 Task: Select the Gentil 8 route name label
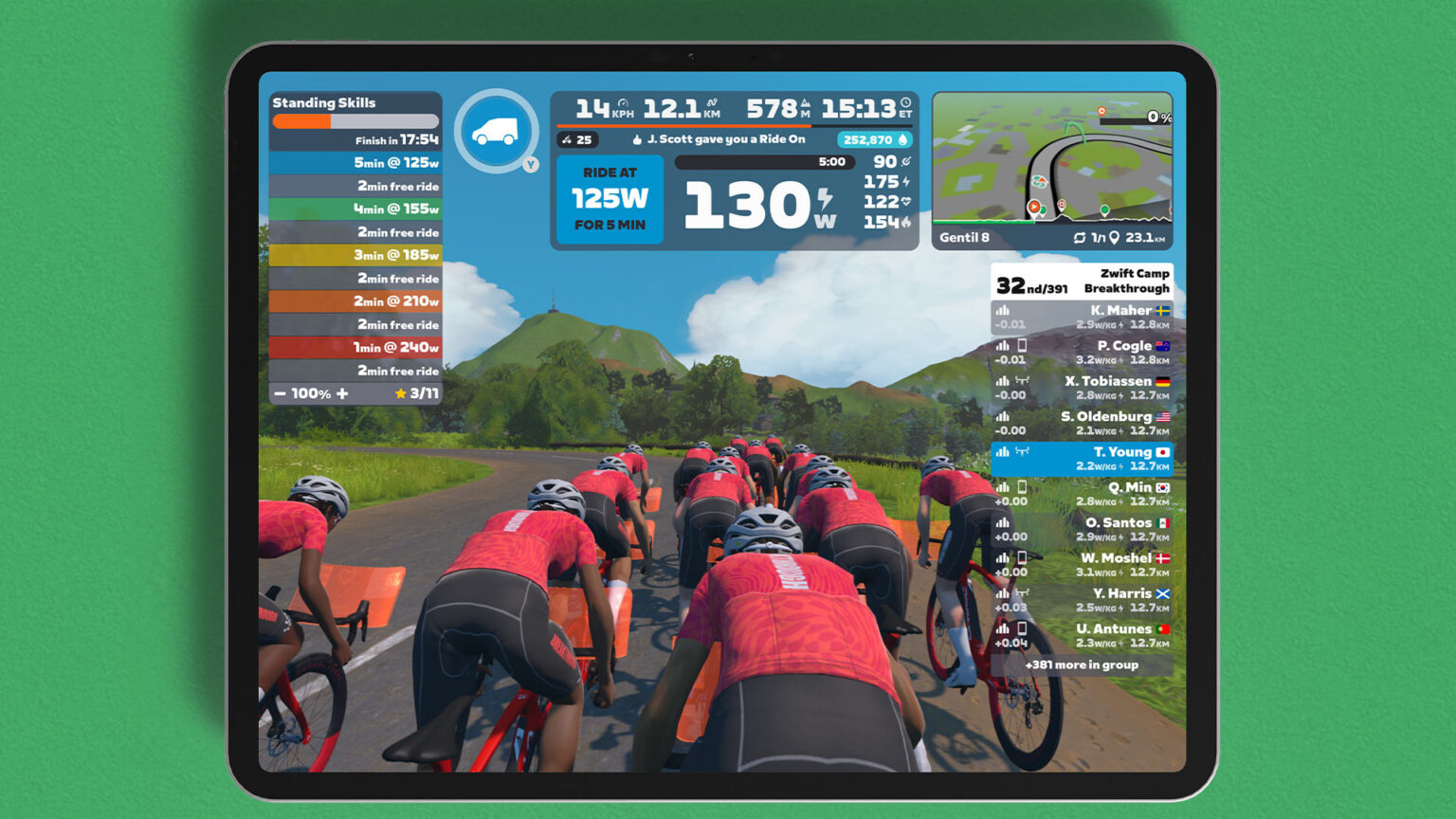pos(964,238)
